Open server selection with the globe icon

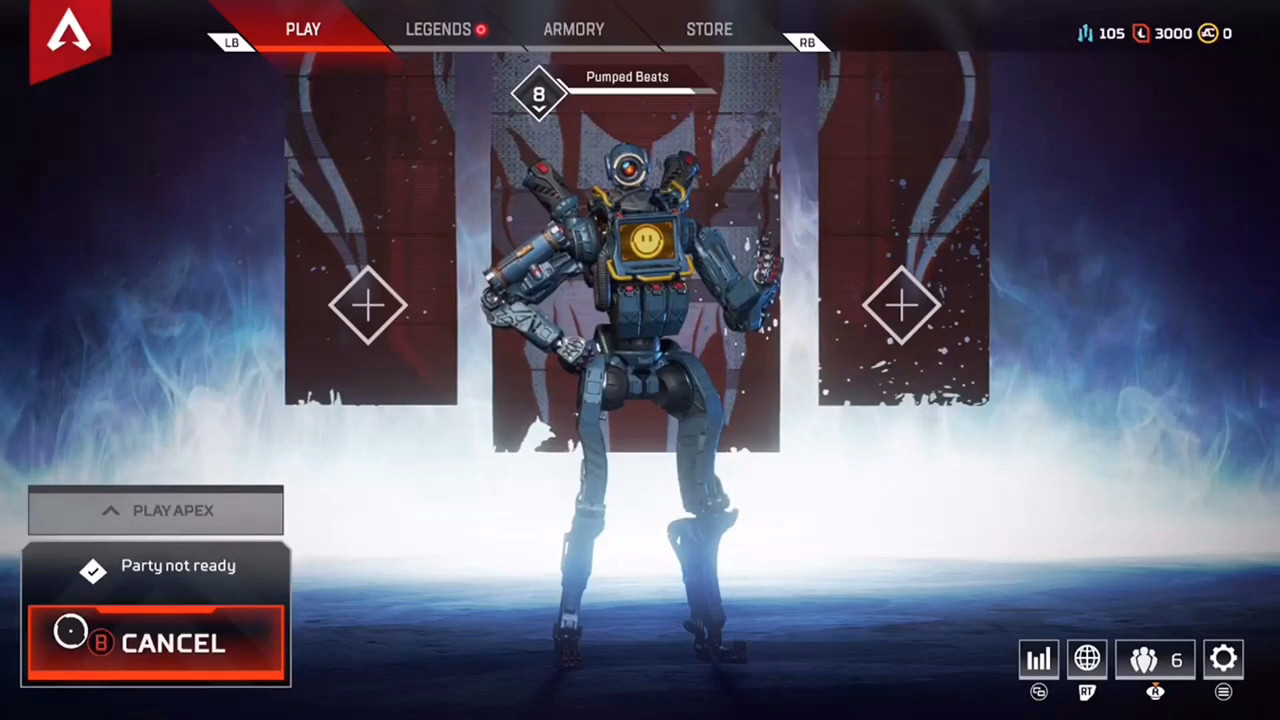1086,658
